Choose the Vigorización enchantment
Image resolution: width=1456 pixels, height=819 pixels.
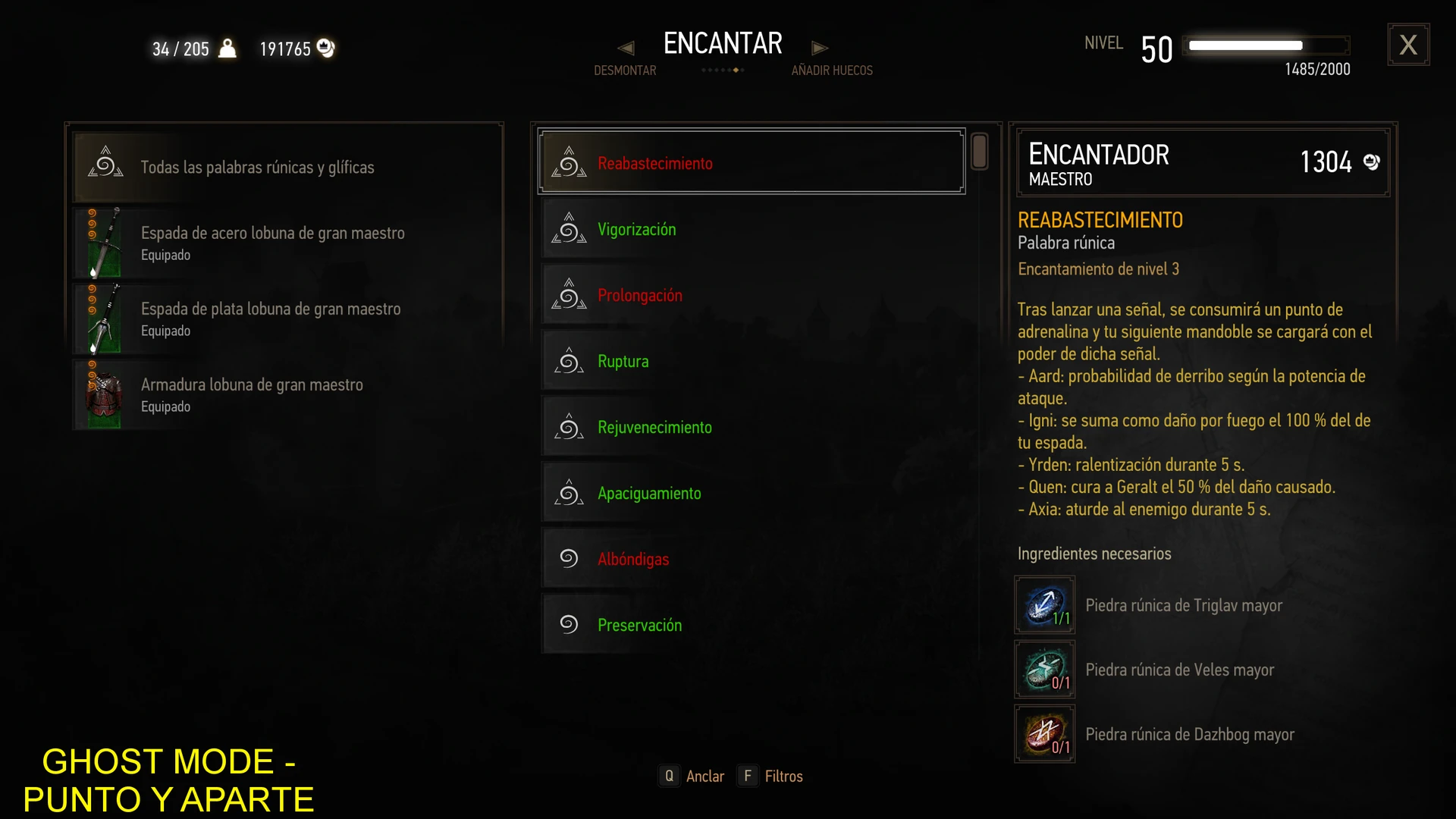pos(751,229)
